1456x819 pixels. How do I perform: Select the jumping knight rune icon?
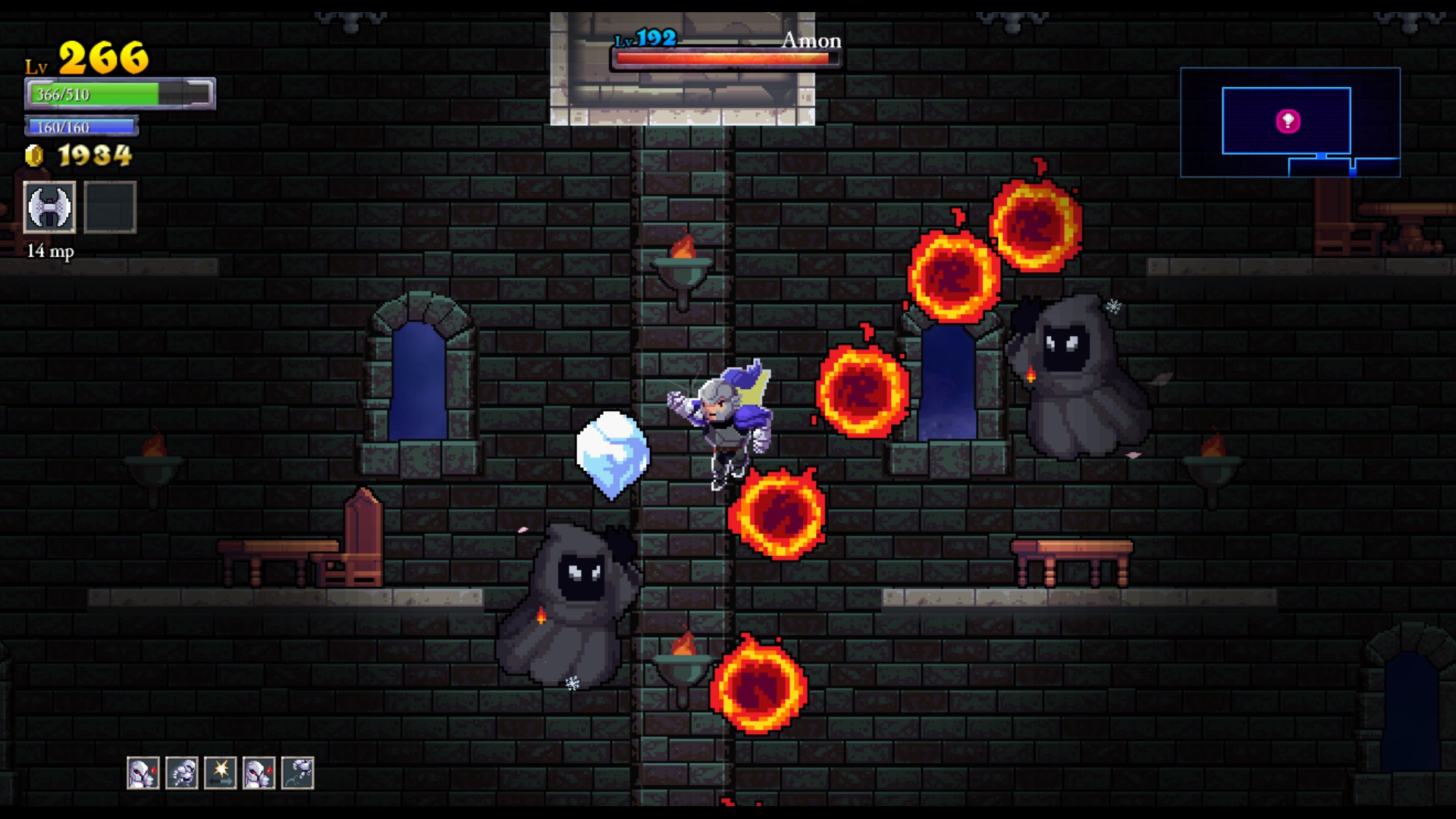[x=298, y=773]
